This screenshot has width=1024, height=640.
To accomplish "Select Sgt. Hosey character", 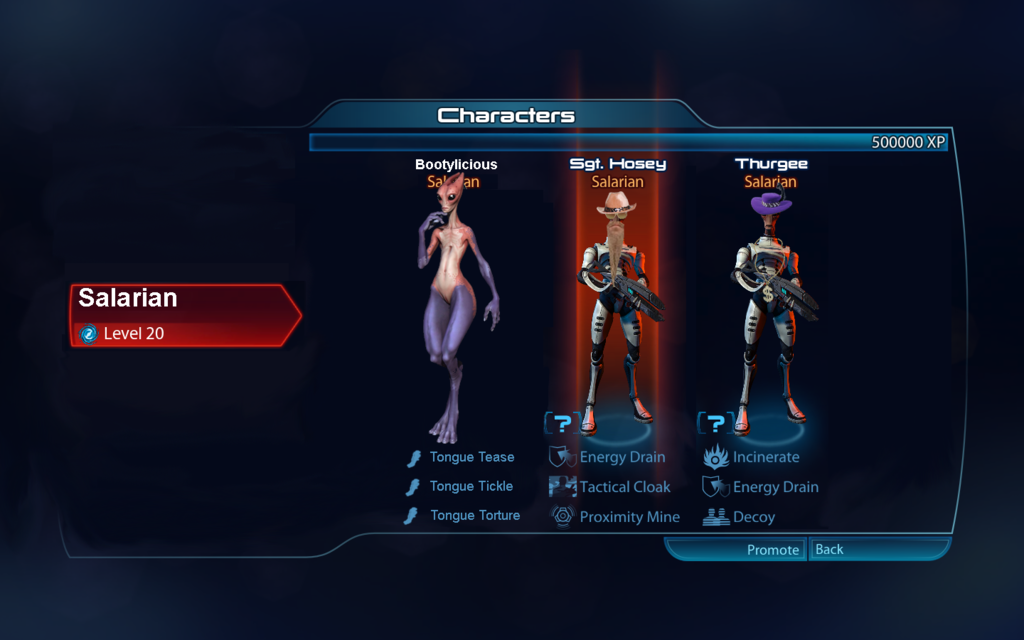I will coord(617,300).
